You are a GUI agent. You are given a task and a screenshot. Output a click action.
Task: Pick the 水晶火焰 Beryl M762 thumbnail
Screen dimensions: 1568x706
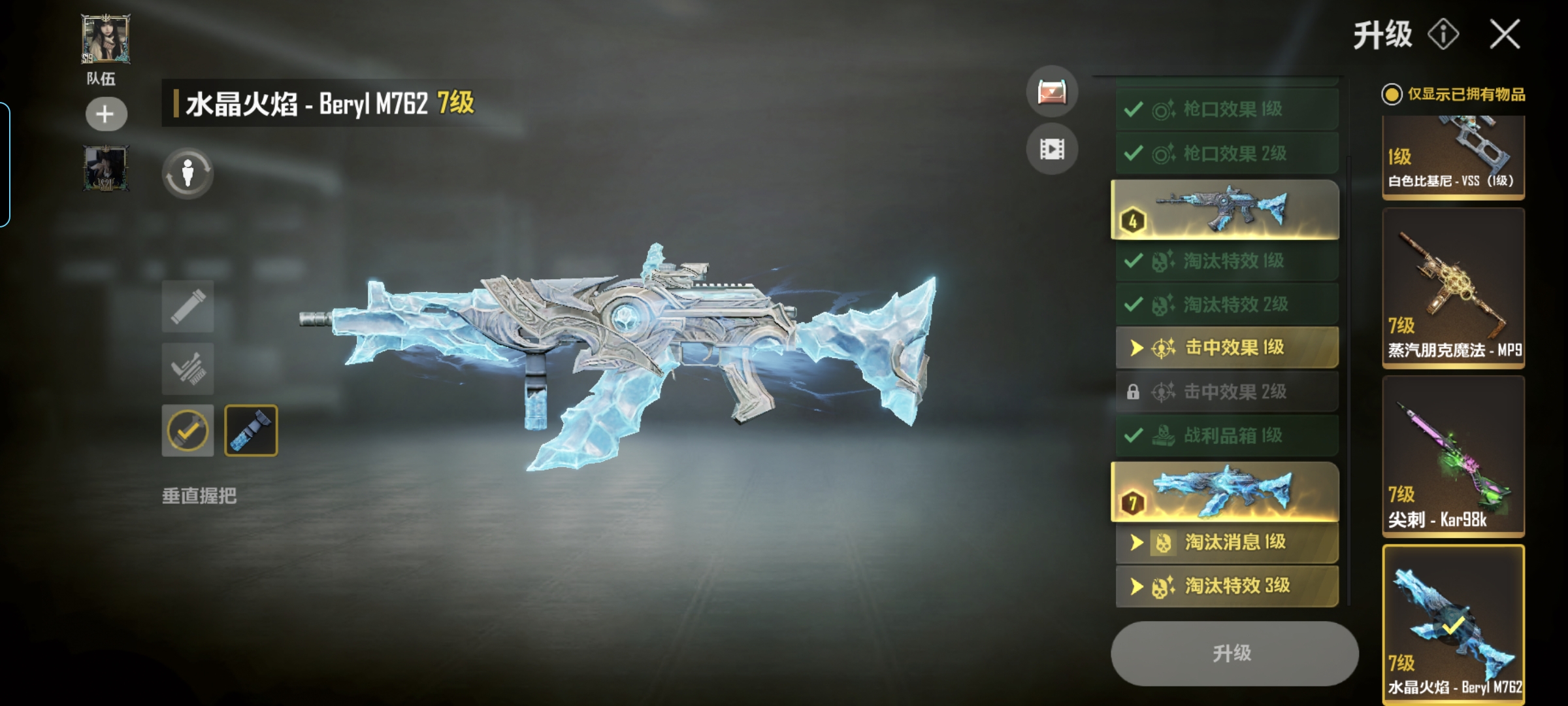point(1453,624)
